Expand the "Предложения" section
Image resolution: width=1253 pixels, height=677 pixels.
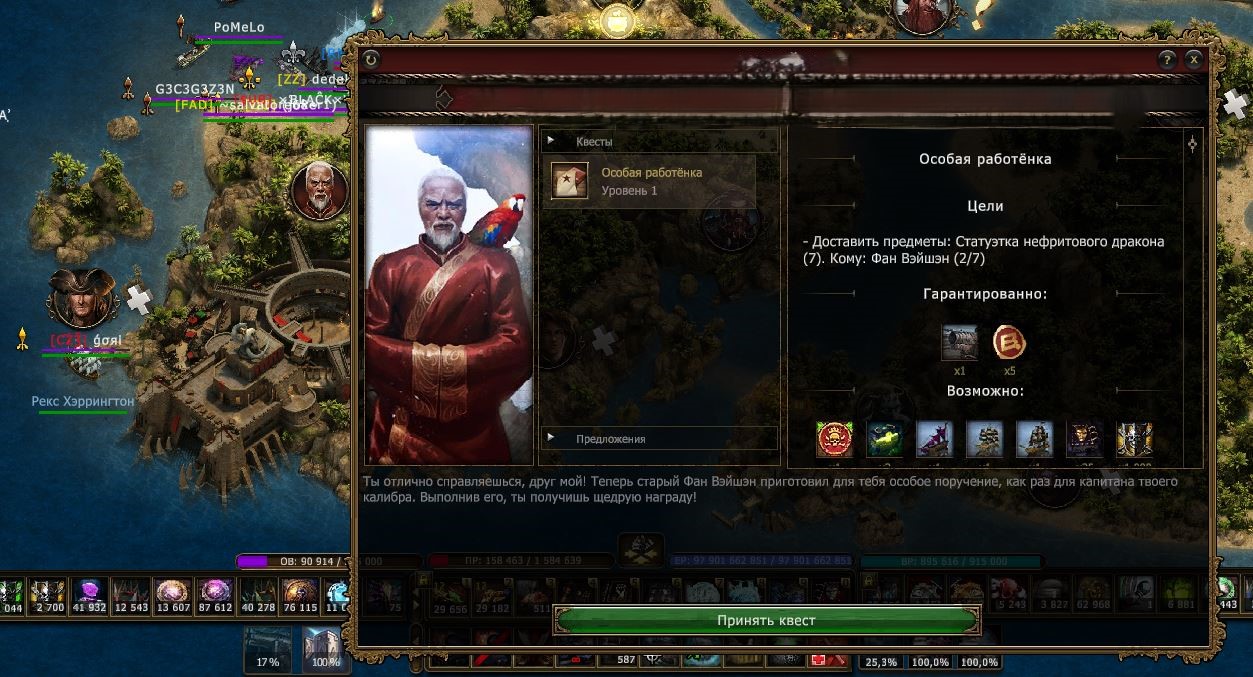[x=659, y=438]
